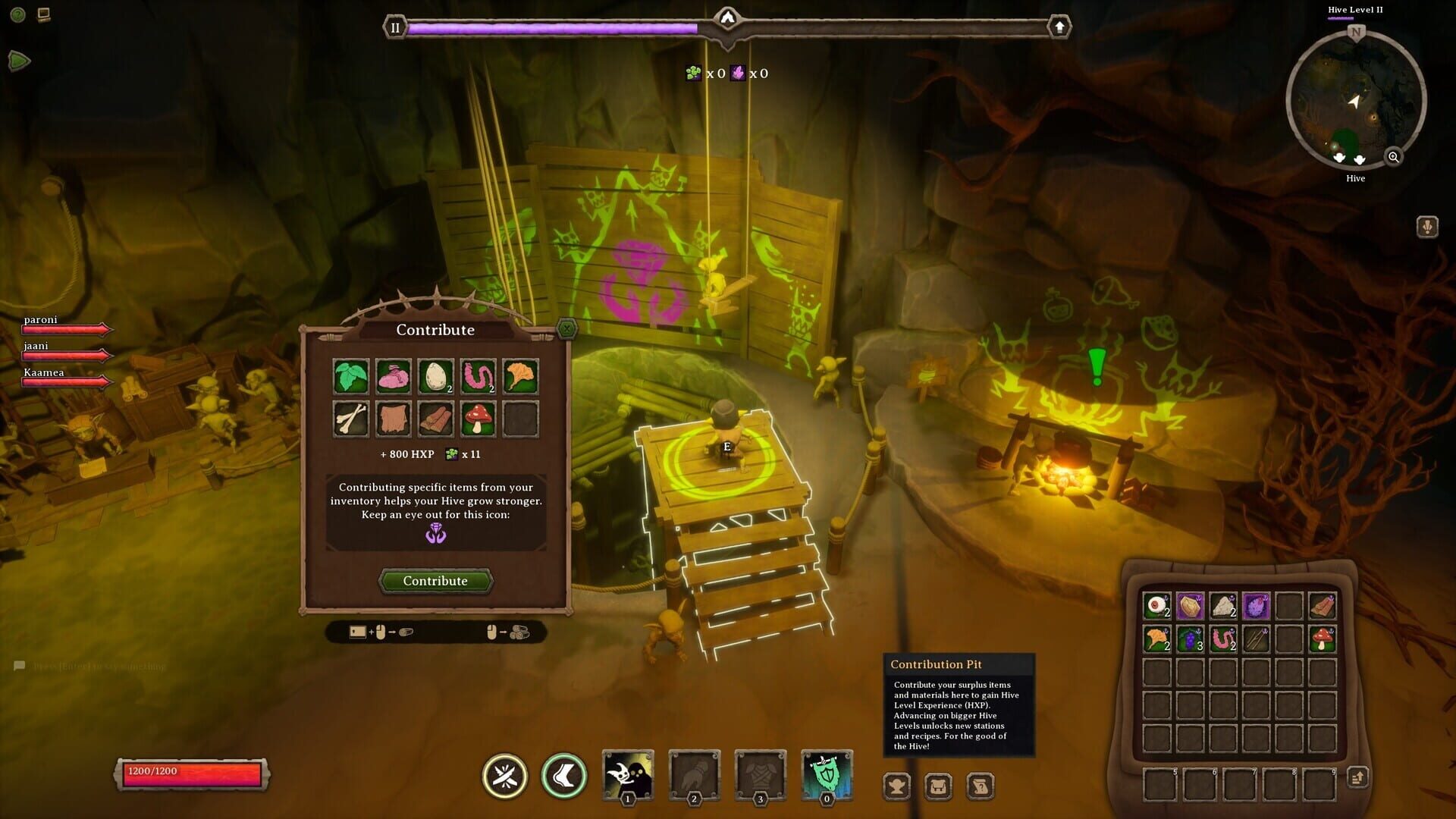1456x819 pixels.
Task: Activate the foot dash ability
Action: [x=564, y=776]
